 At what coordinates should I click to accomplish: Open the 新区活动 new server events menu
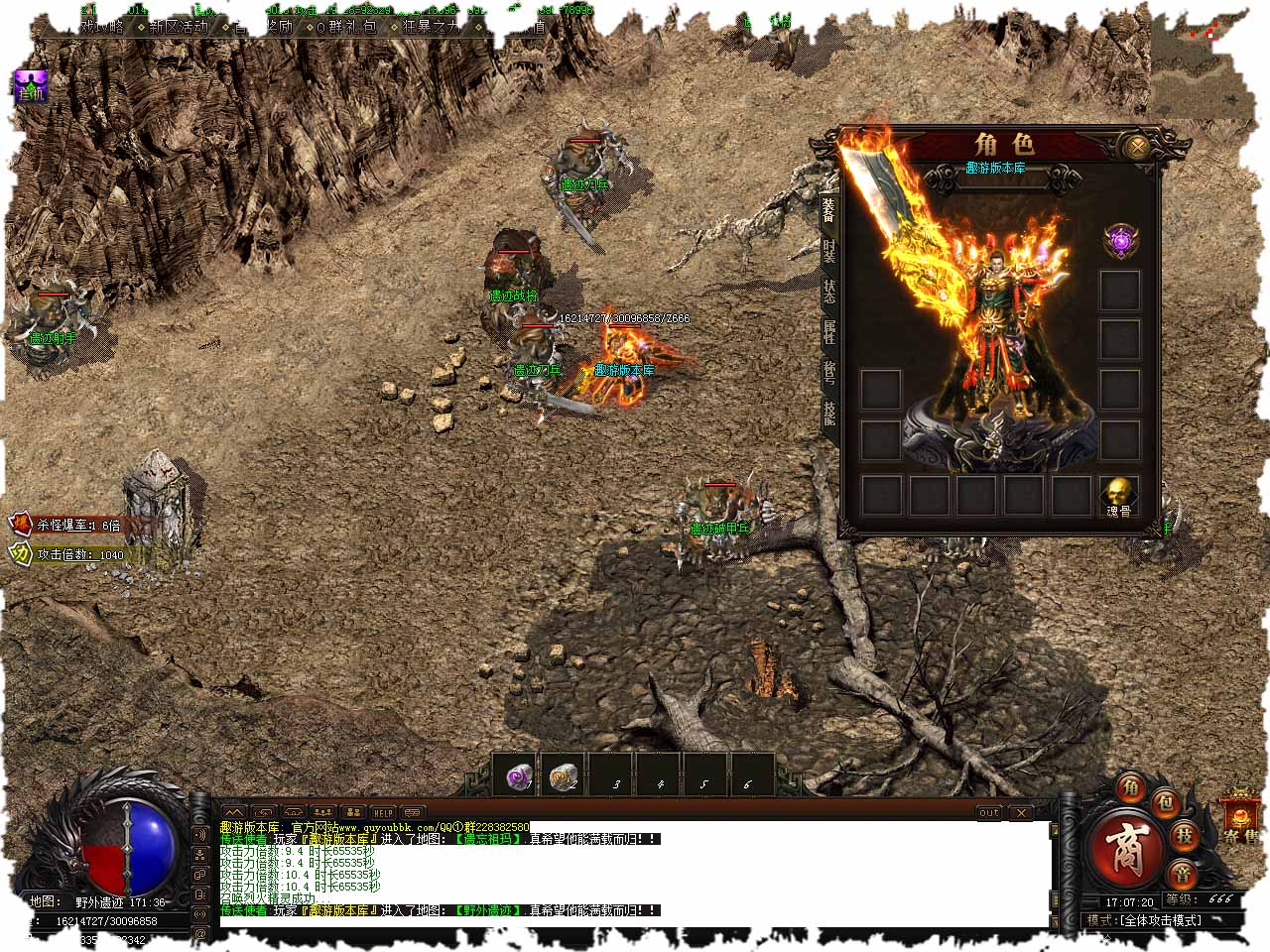179,27
